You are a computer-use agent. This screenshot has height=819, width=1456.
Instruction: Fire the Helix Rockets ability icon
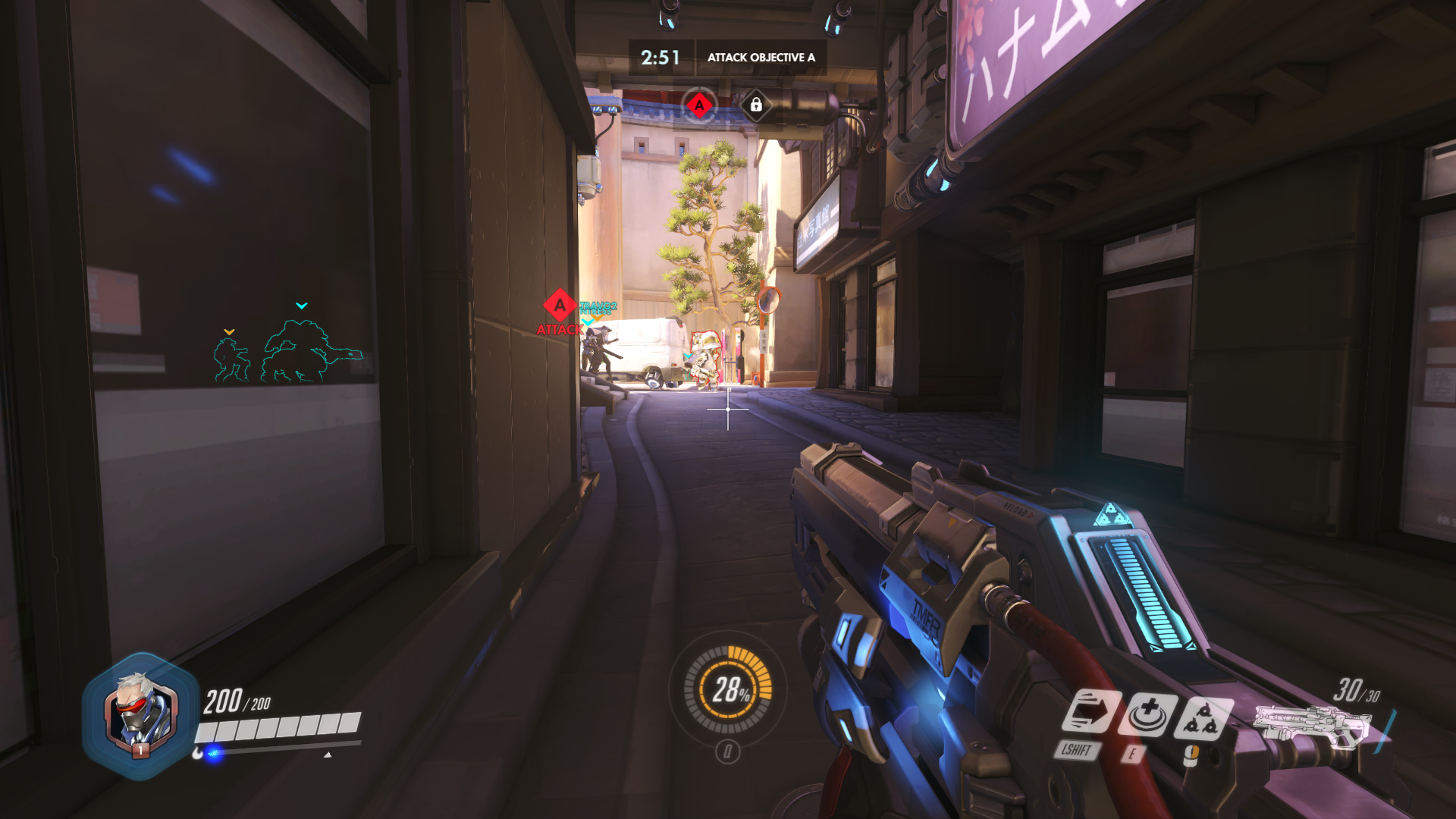1203,717
